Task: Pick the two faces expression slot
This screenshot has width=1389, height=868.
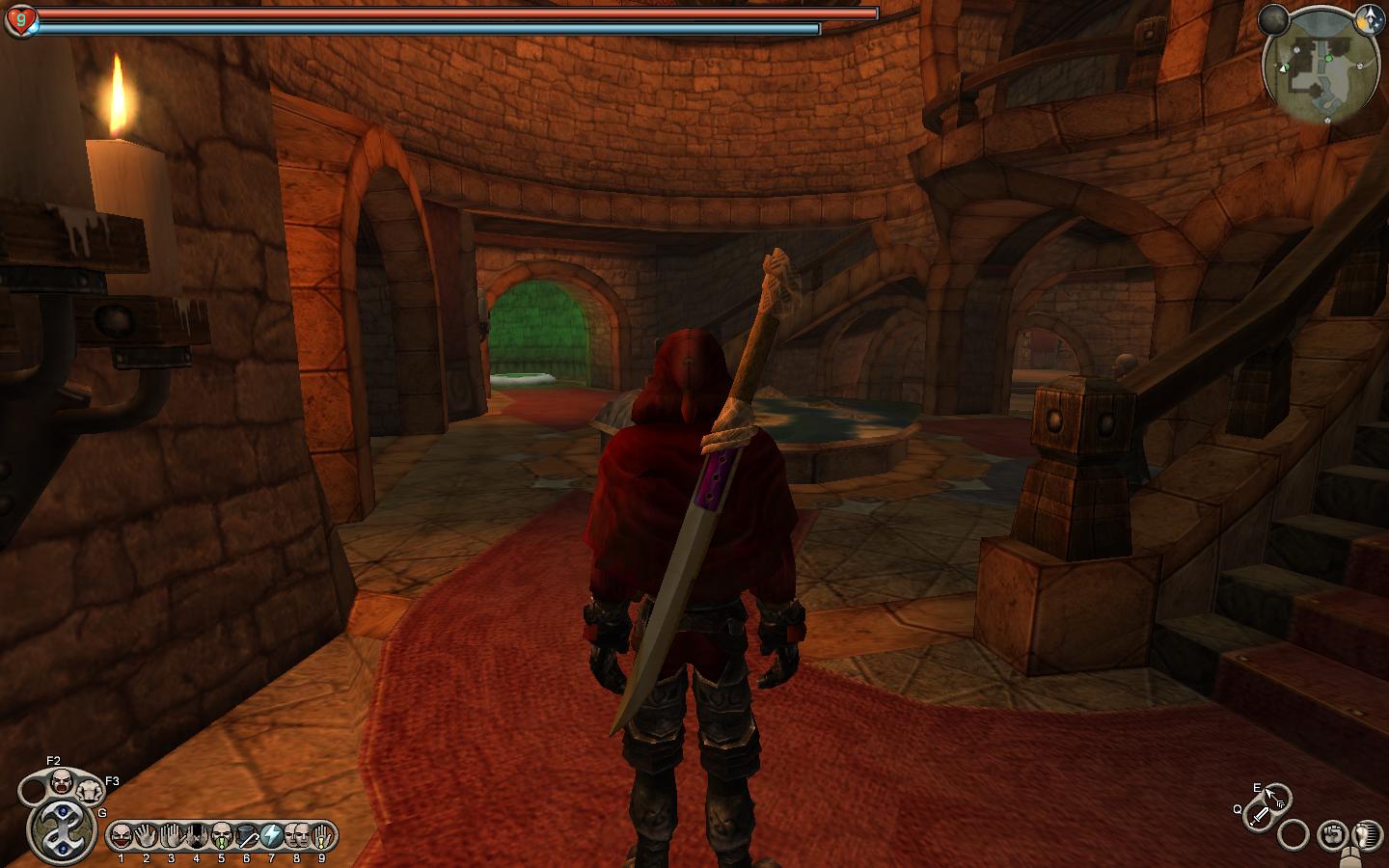Action: [297, 835]
